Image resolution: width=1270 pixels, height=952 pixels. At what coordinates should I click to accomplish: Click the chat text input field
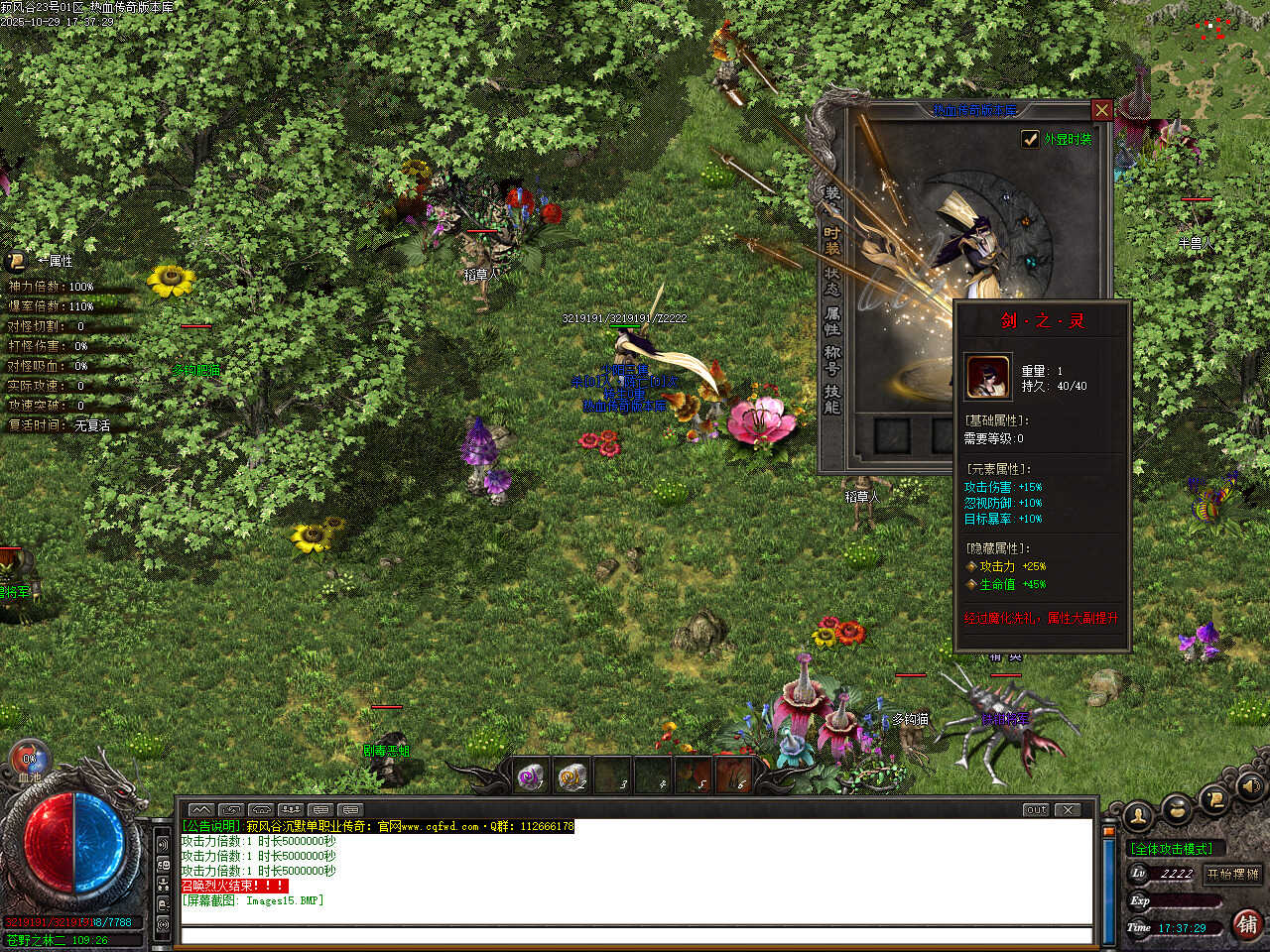tap(635, 935)
